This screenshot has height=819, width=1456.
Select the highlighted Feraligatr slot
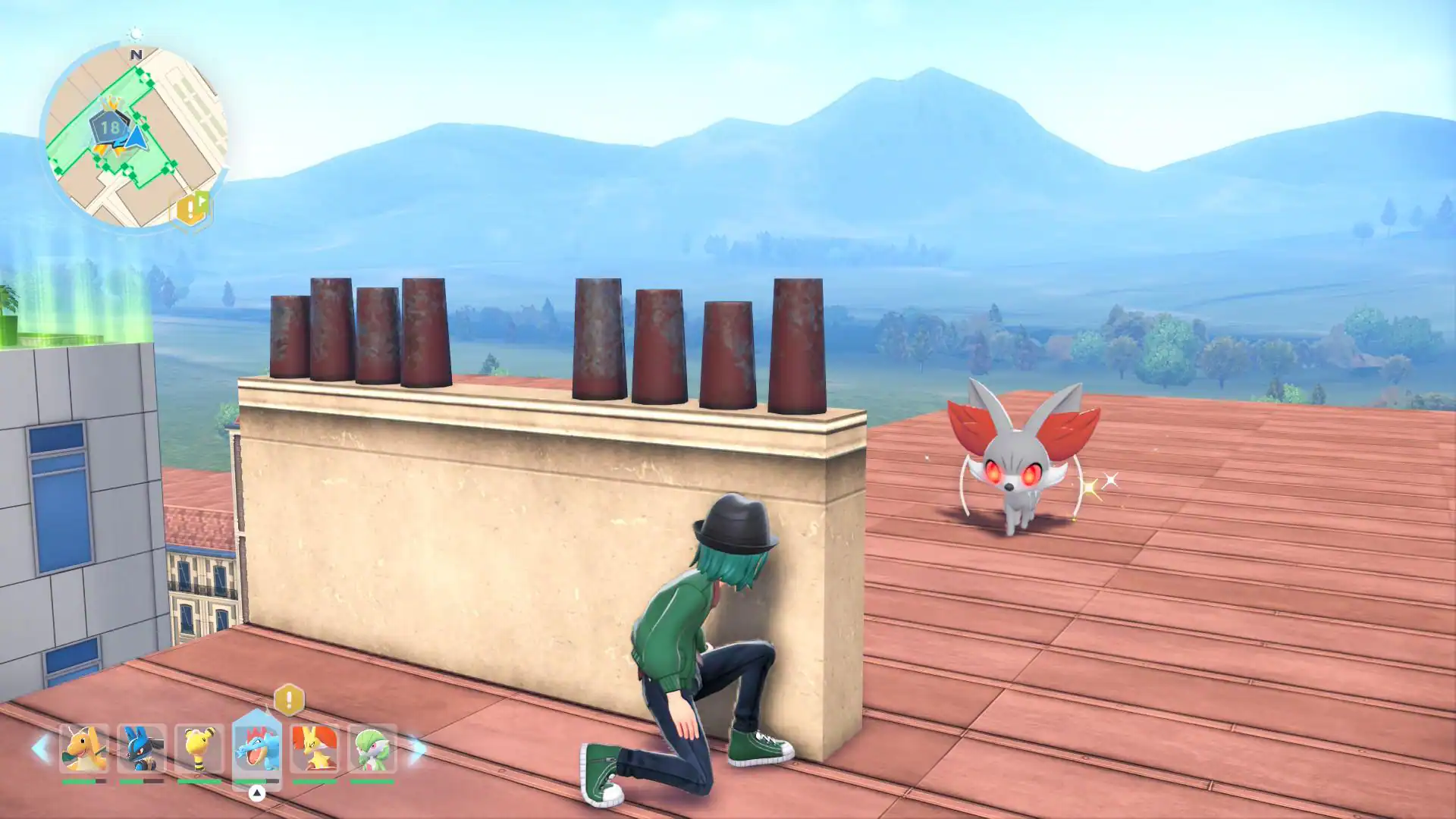(x=257, y=748)
